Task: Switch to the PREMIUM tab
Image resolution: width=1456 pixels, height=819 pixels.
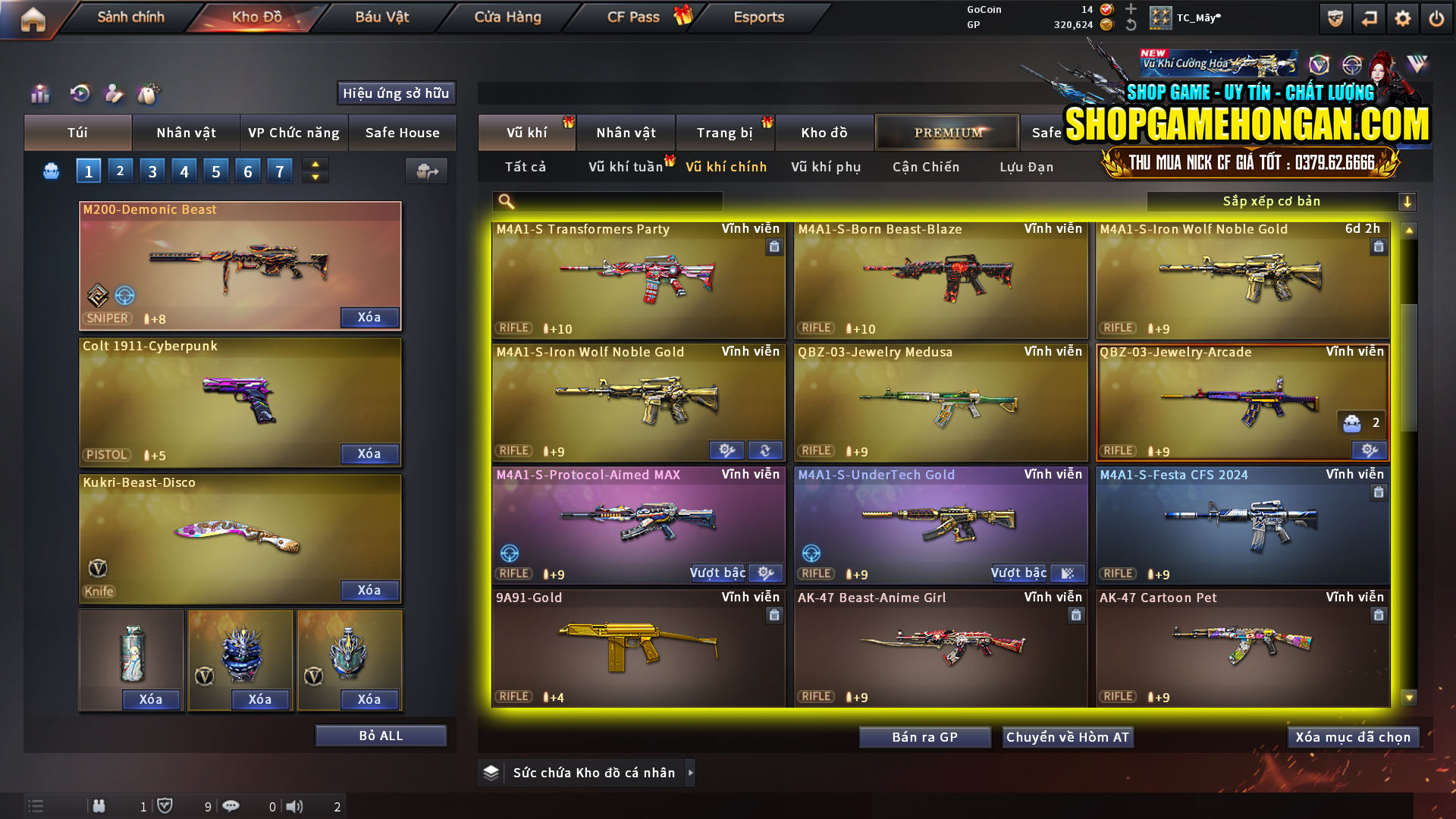Action: point(947,132)
